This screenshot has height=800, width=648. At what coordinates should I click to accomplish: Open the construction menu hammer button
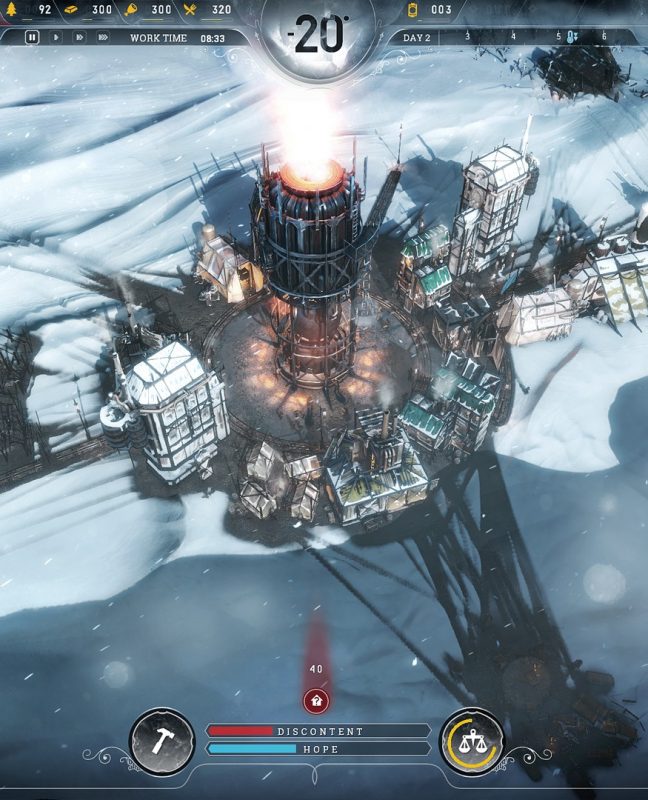(162, 741)
